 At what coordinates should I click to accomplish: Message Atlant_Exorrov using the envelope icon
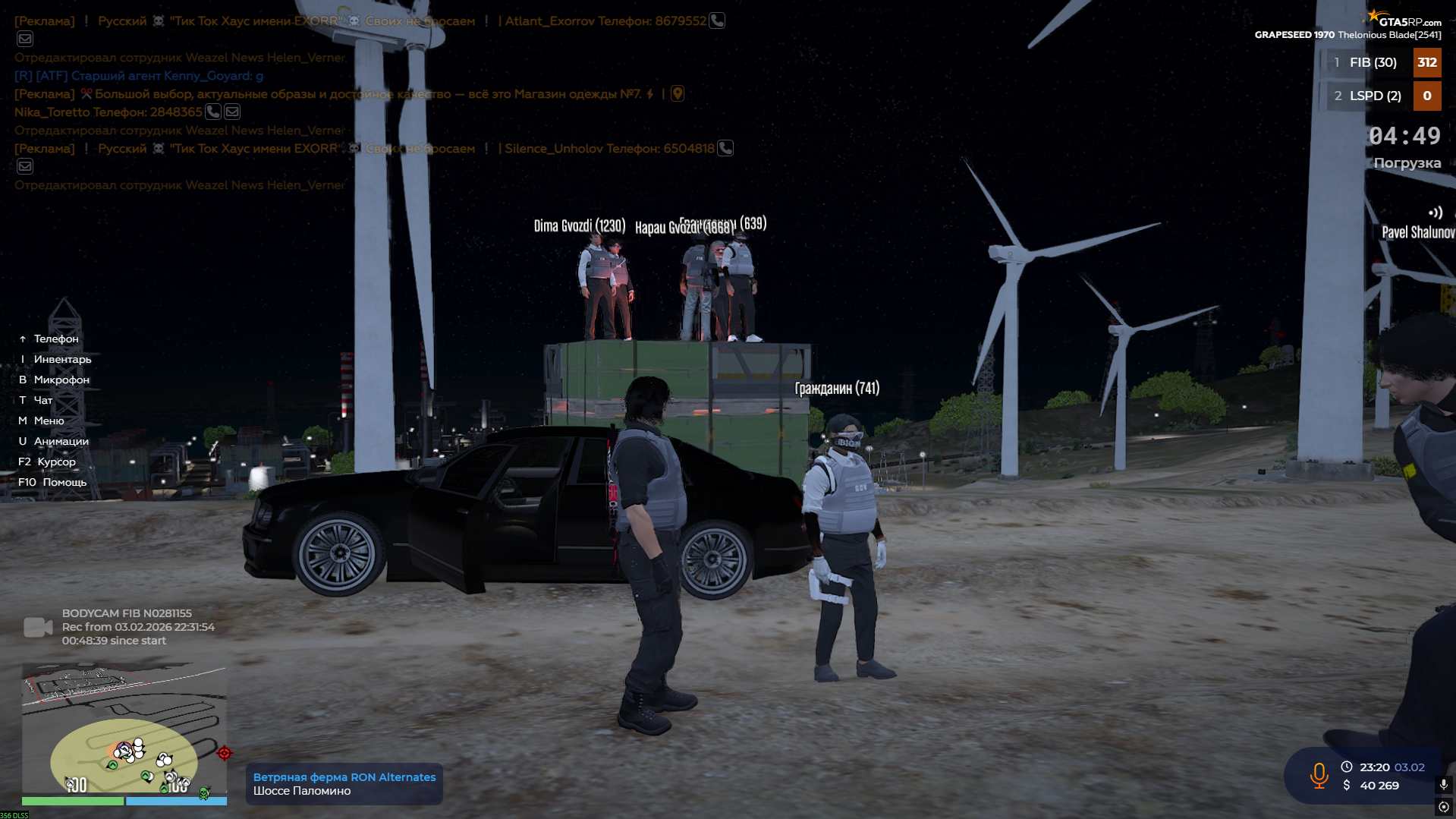coord(25,39)
